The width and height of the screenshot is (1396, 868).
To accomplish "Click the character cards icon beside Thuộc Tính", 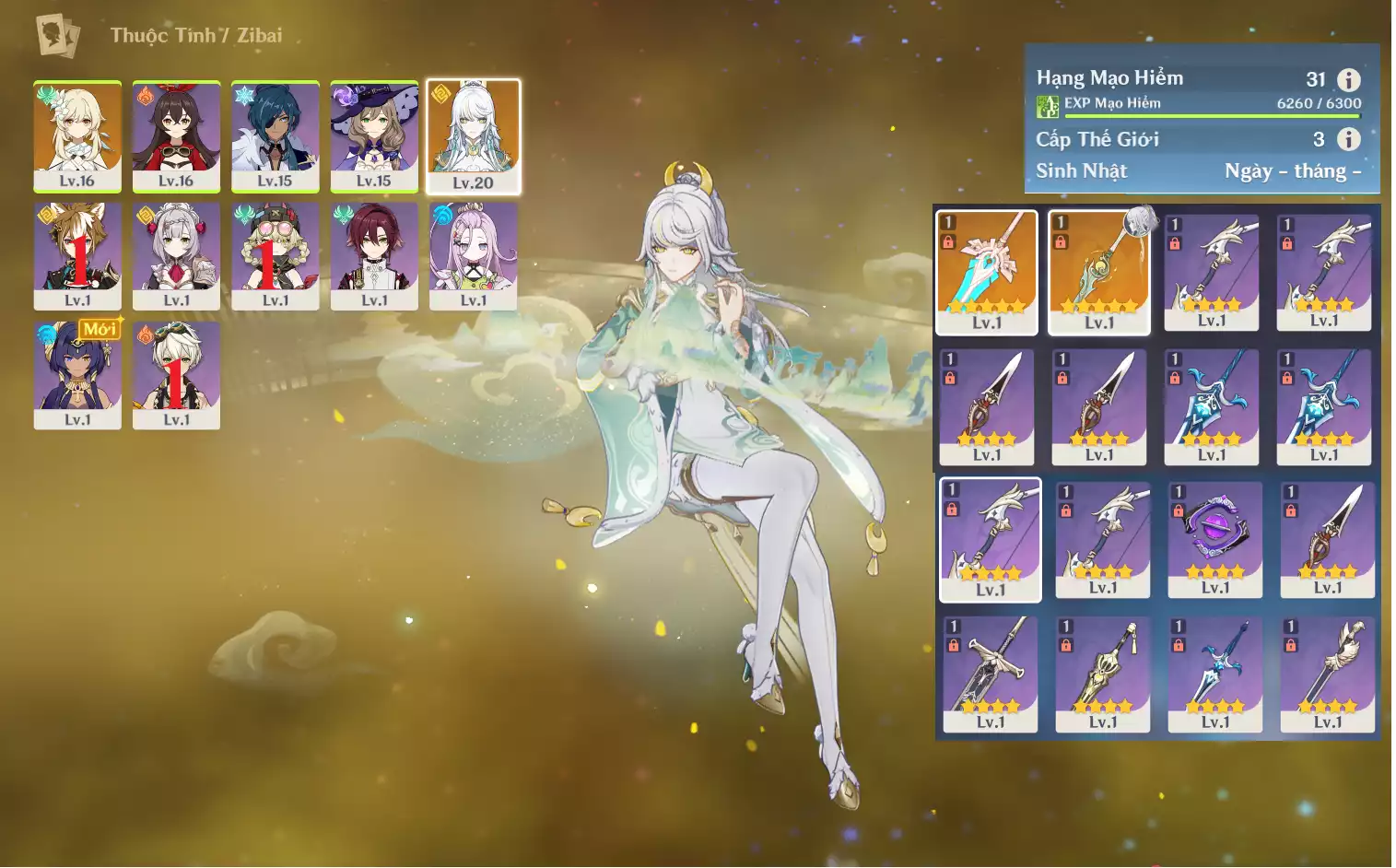I will pyautogui.click(x=57, y=36).
